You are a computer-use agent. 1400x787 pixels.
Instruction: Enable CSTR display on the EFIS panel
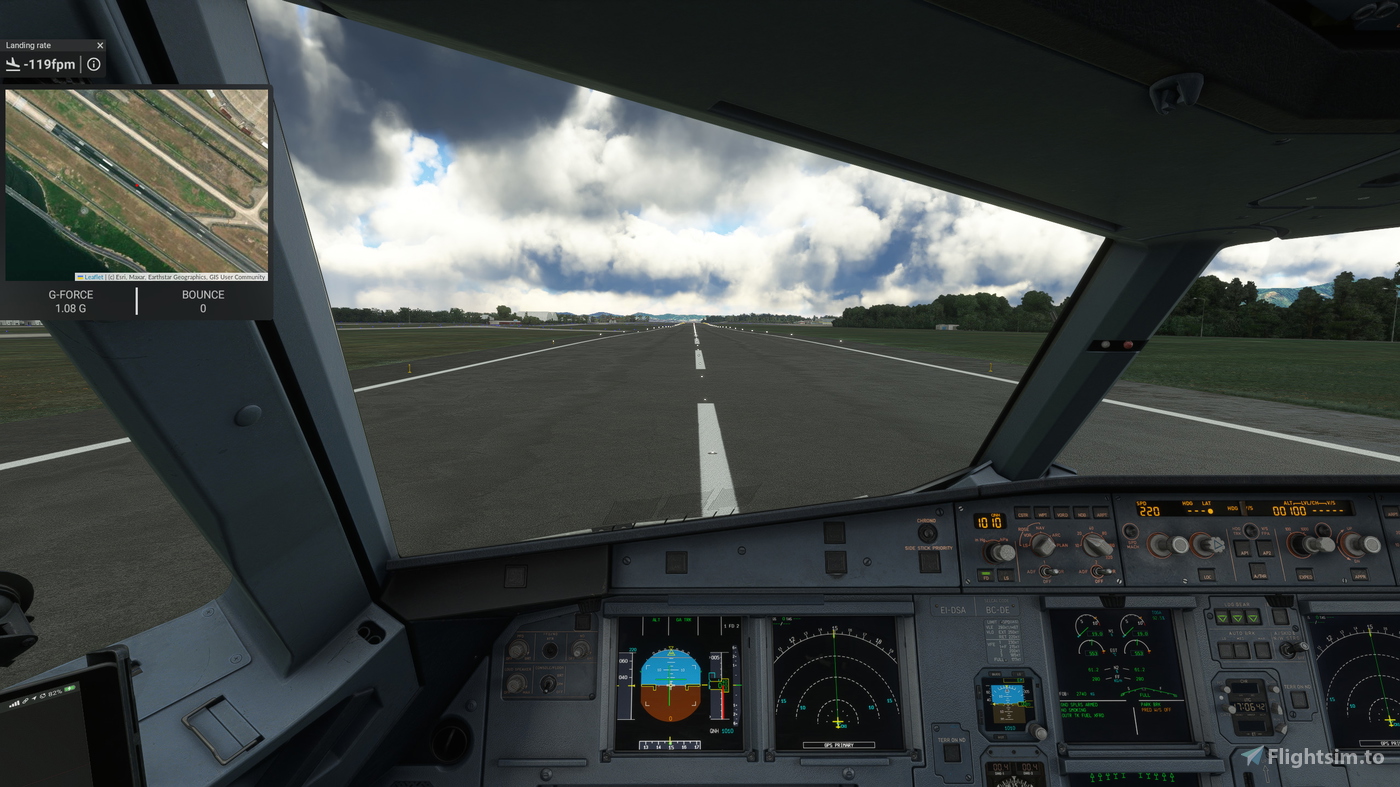pos(1024,512)
